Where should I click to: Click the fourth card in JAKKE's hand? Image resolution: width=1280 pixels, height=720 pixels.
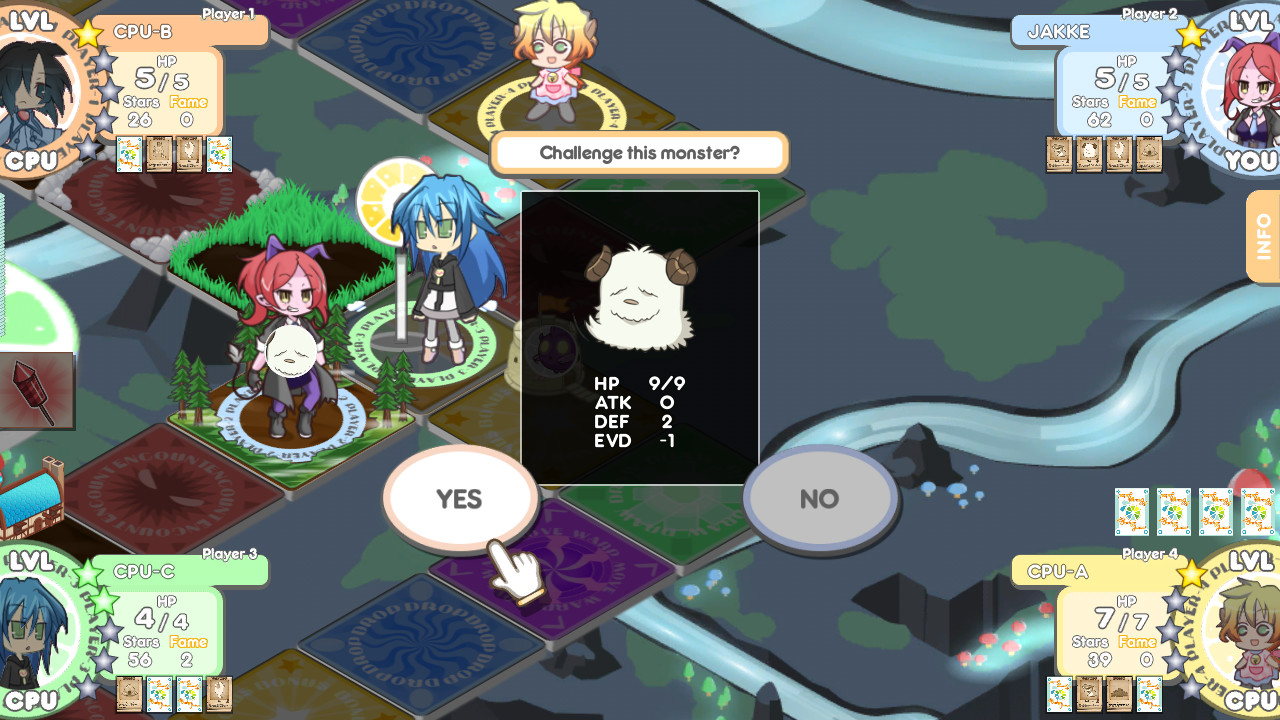coord(1150,154)
